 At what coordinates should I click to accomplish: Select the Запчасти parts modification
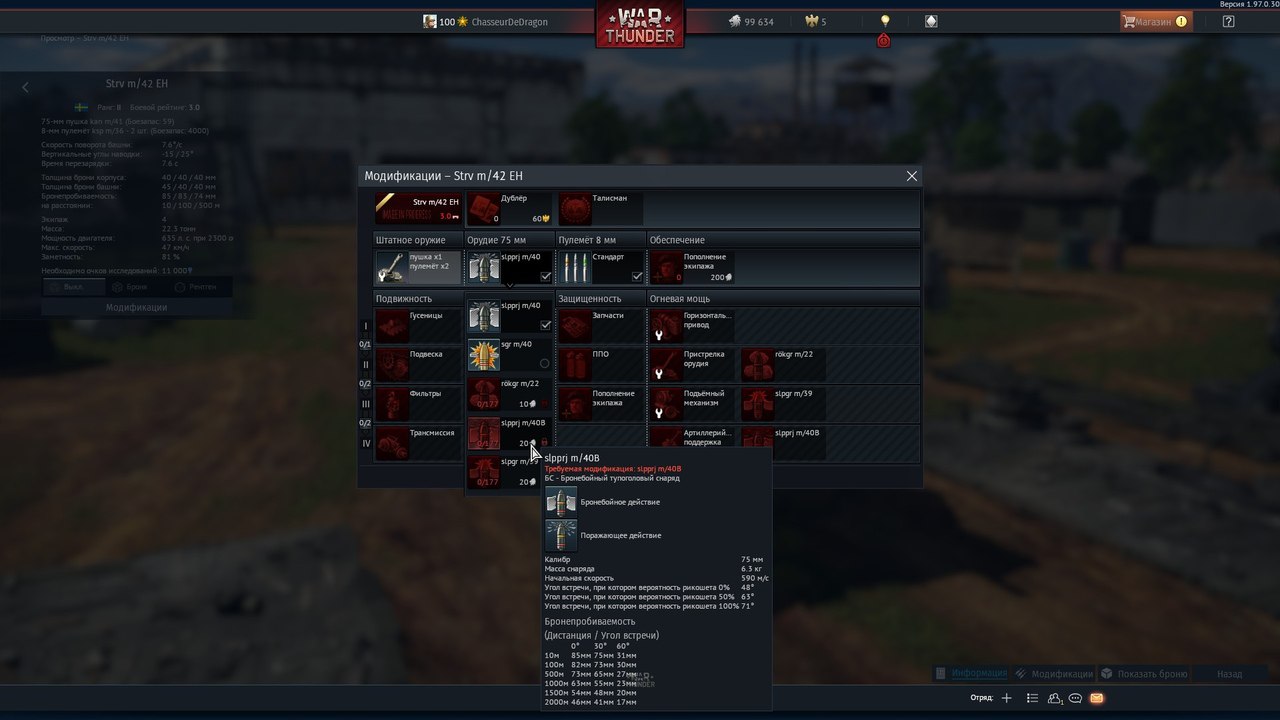(601, 326)
